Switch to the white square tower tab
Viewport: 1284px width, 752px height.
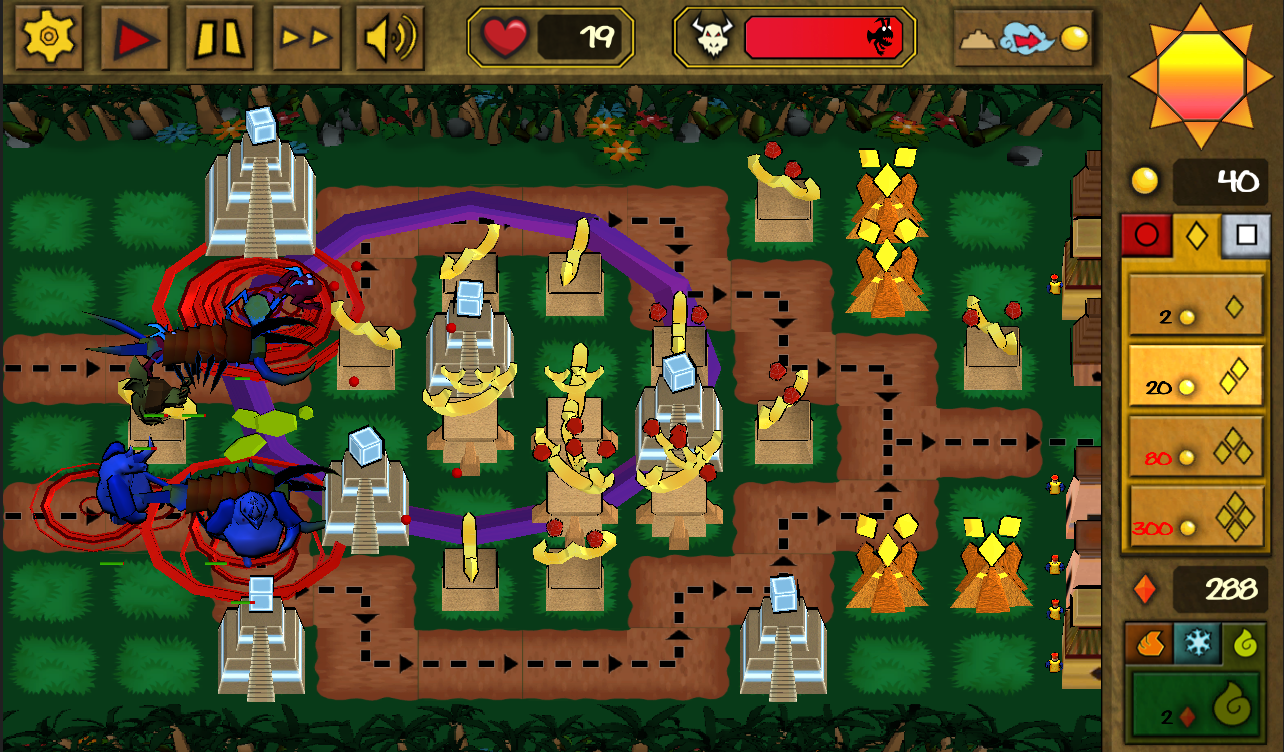tap(1246, 236)
